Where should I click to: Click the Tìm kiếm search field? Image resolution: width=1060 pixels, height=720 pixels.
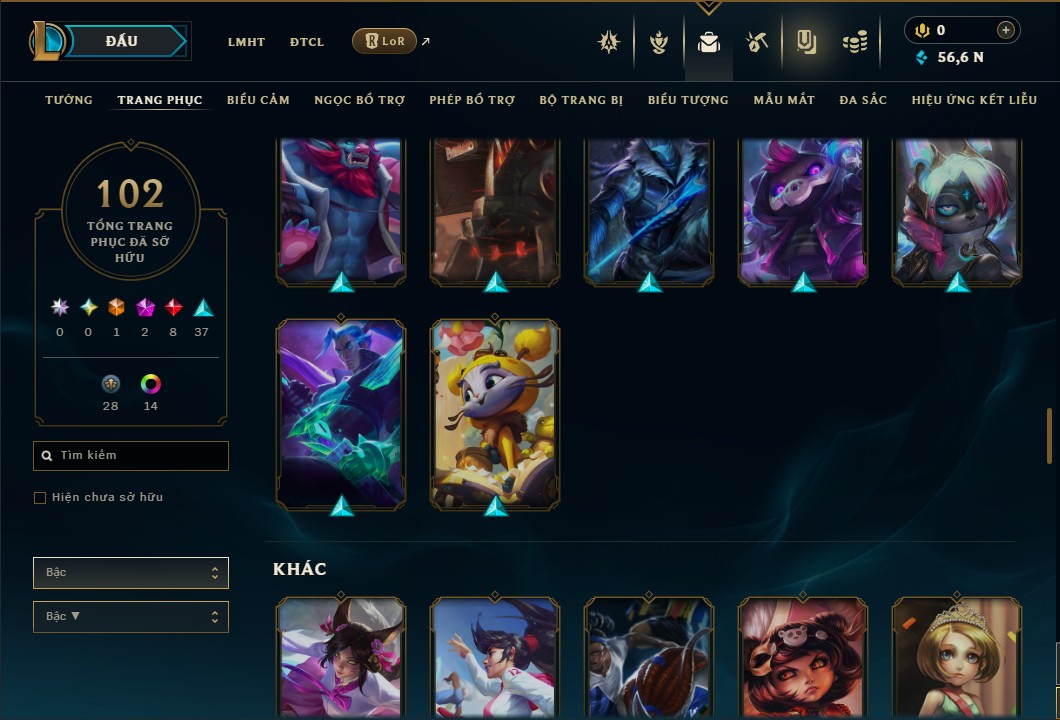click(x=131, y=456)
